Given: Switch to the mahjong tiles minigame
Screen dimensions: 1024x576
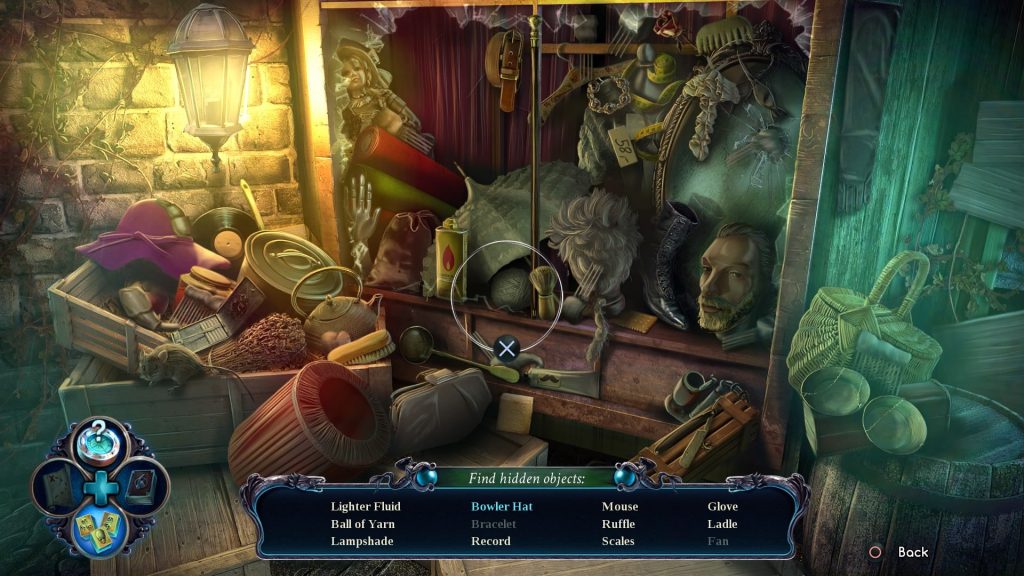Looking at the screenshot, I should click(x=99, y=530).
